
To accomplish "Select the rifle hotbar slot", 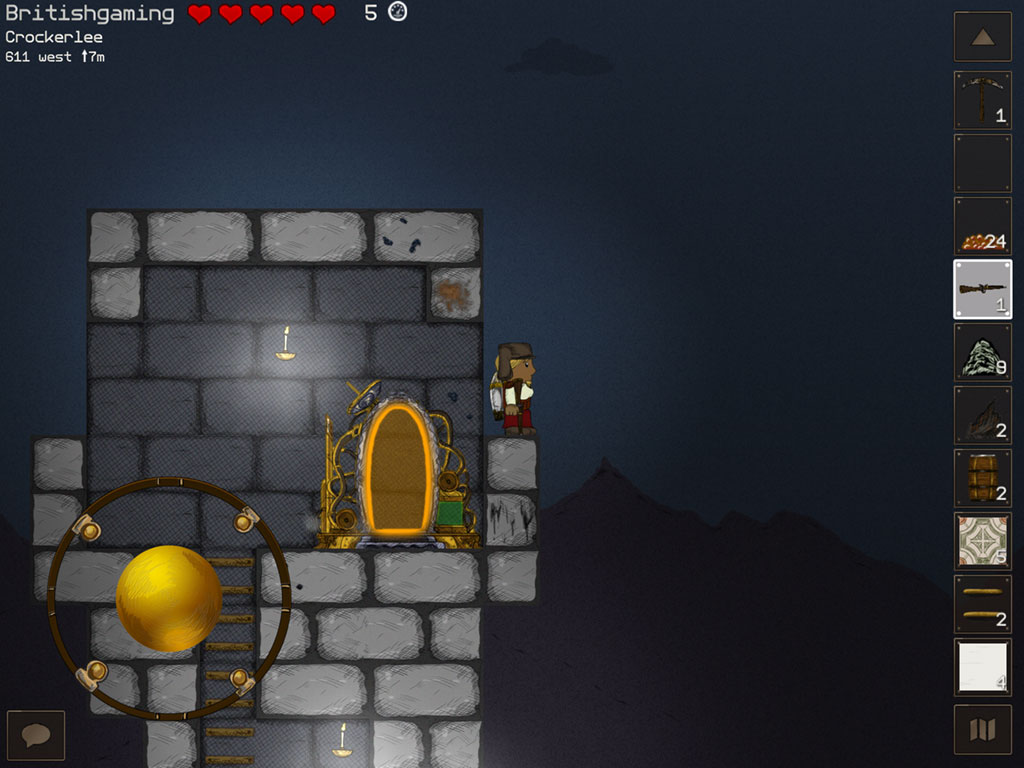I will click(982, 289).
